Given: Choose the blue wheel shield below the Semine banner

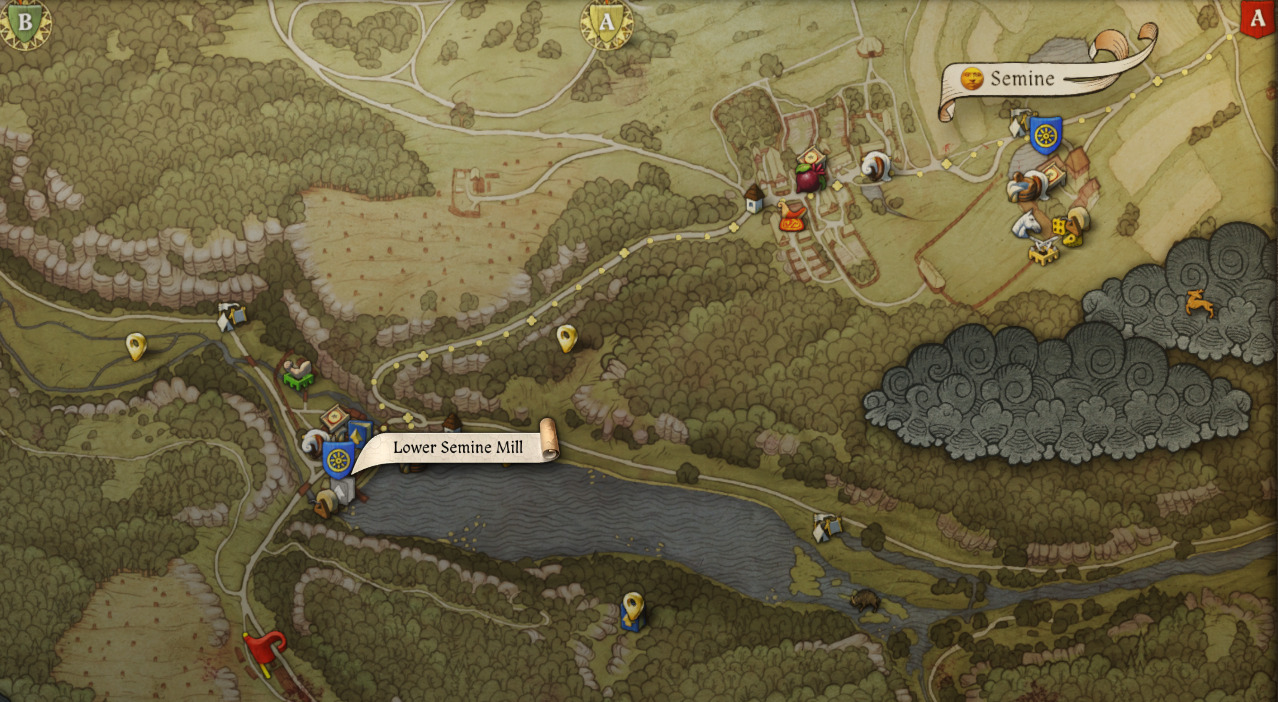Looking at the screenshot, I should pos(1045,135).
